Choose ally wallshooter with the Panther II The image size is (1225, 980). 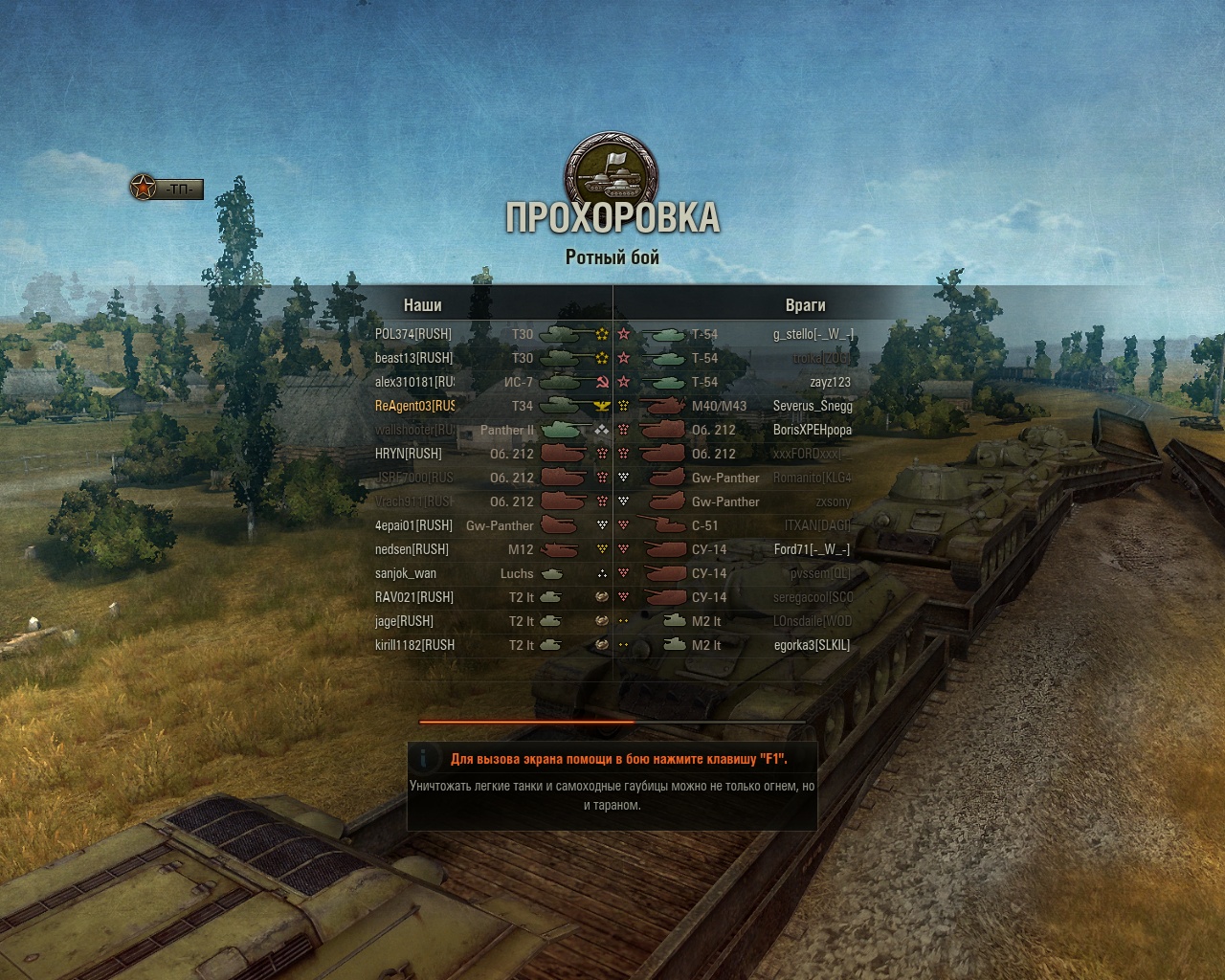(x=415, y=430)
